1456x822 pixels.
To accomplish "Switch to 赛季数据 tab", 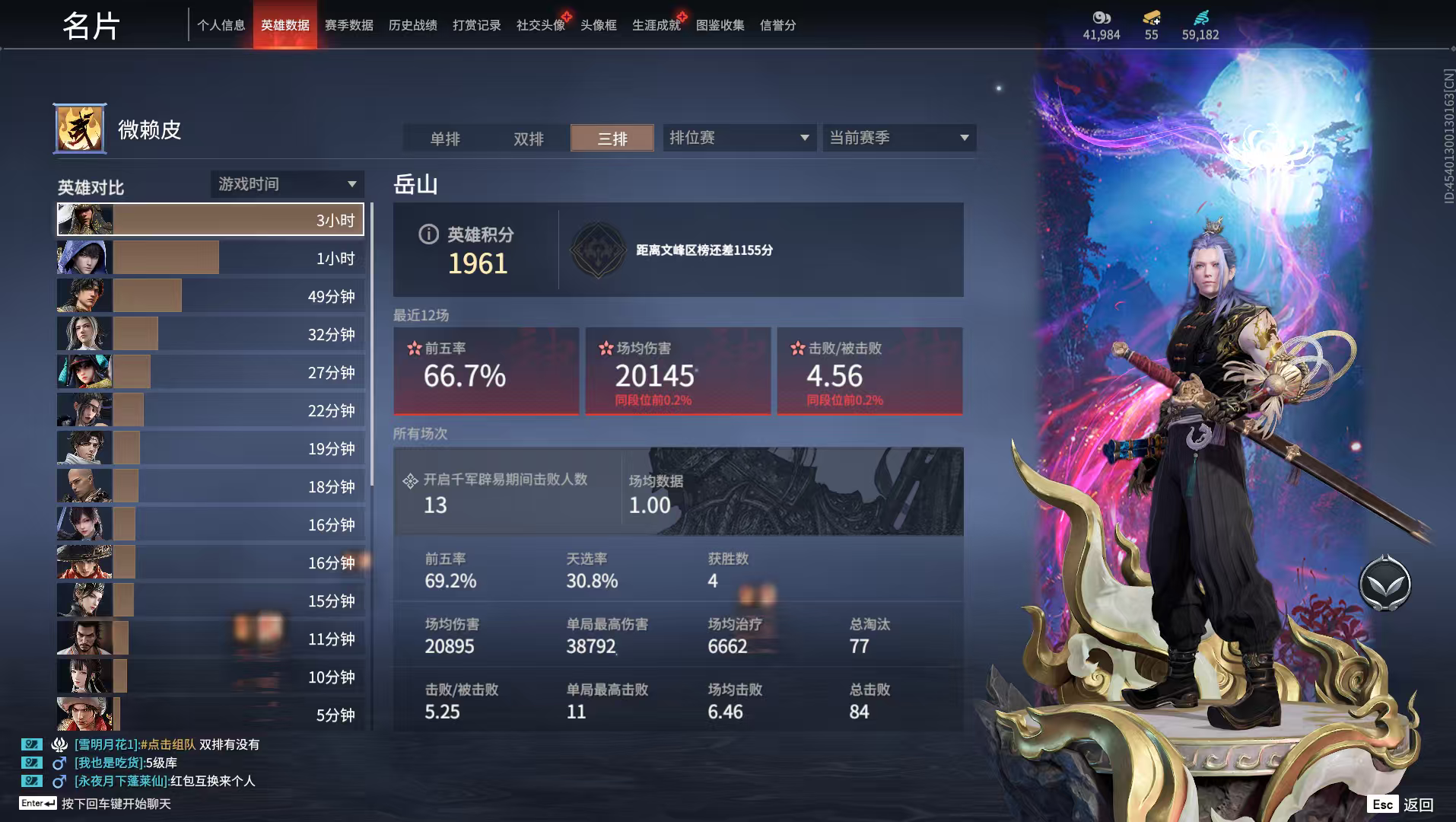I will pyautogui.click(x=348, y=25).
